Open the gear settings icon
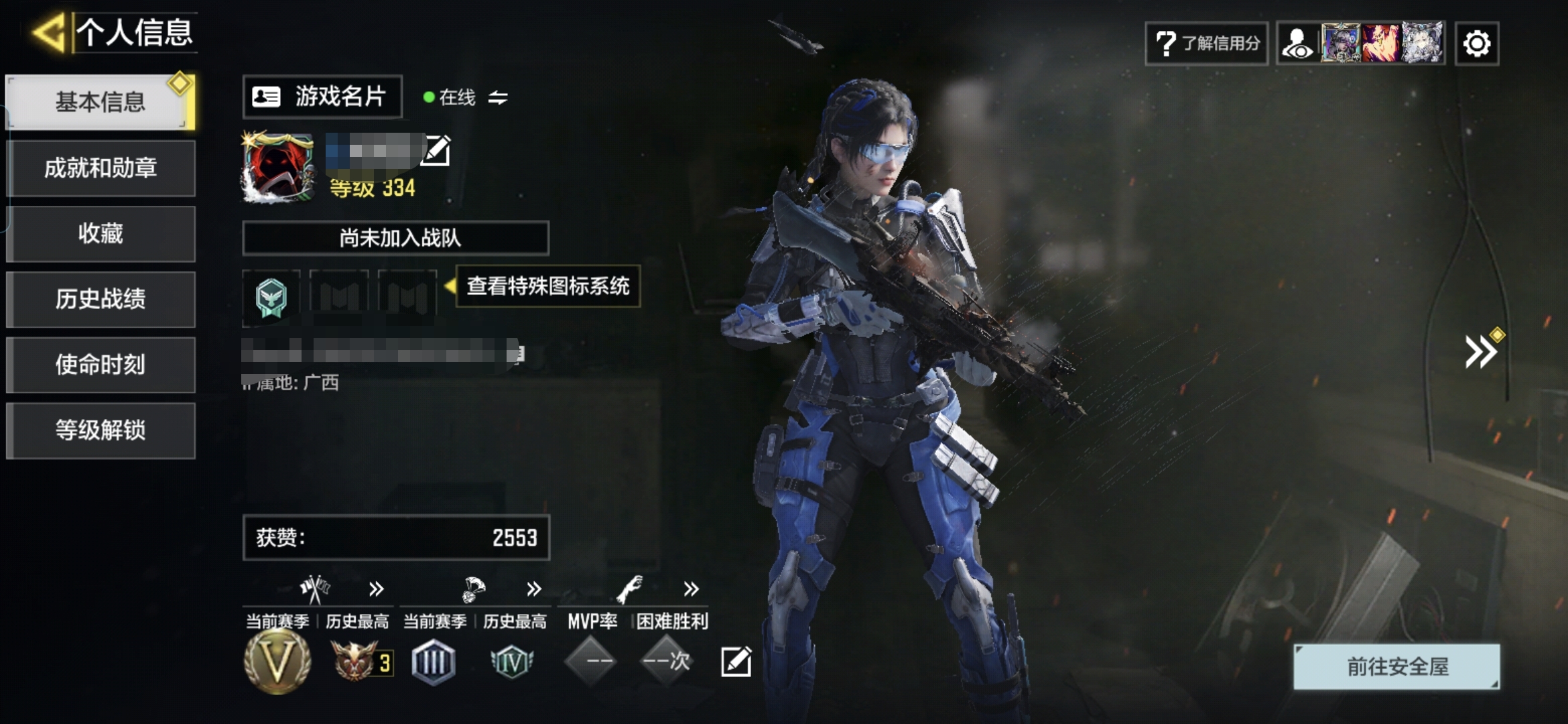Viewport: 1568px width, 724px height. coord(1477,44)
